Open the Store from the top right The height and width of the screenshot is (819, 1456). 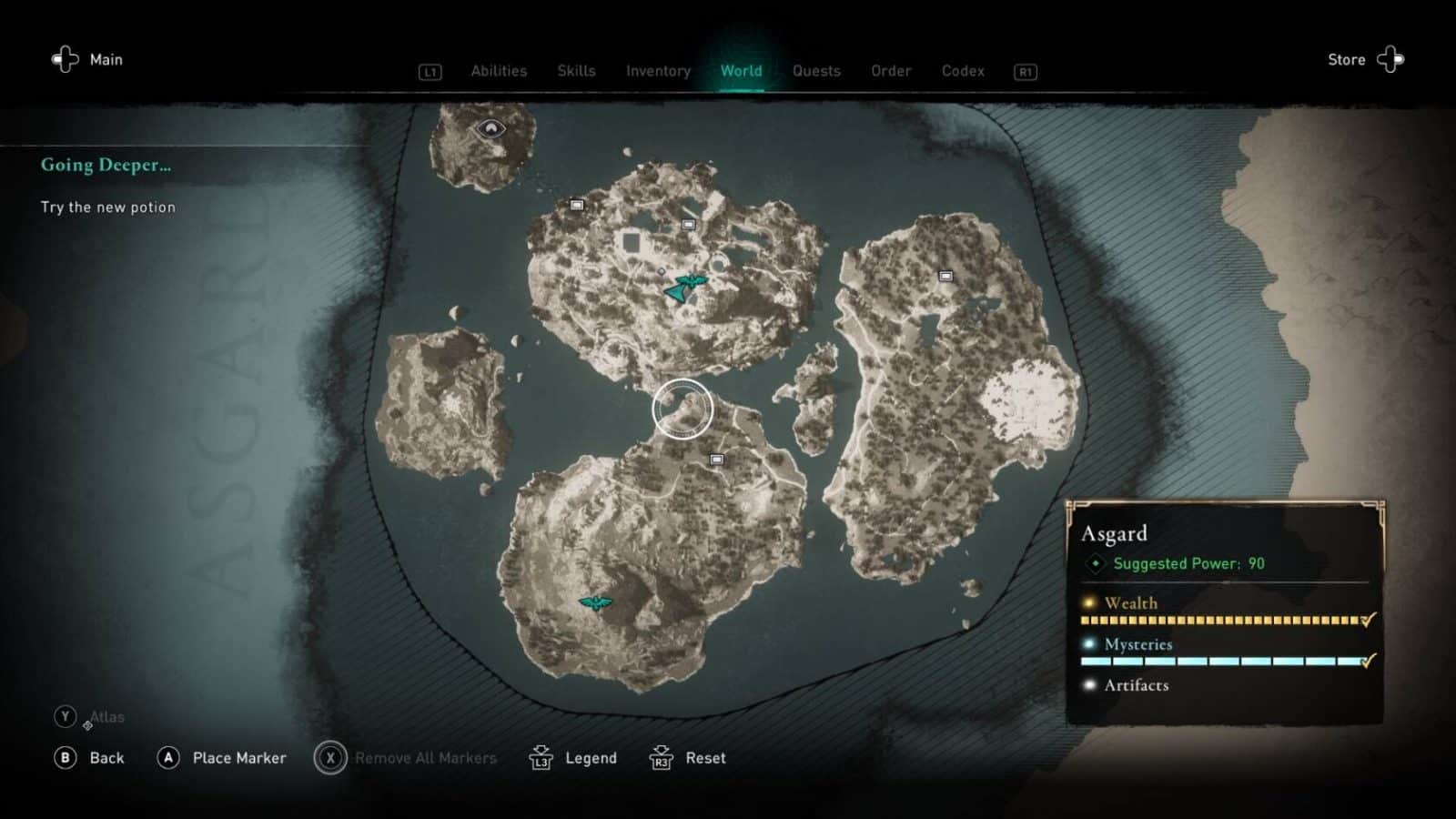tap(1346, 59)
